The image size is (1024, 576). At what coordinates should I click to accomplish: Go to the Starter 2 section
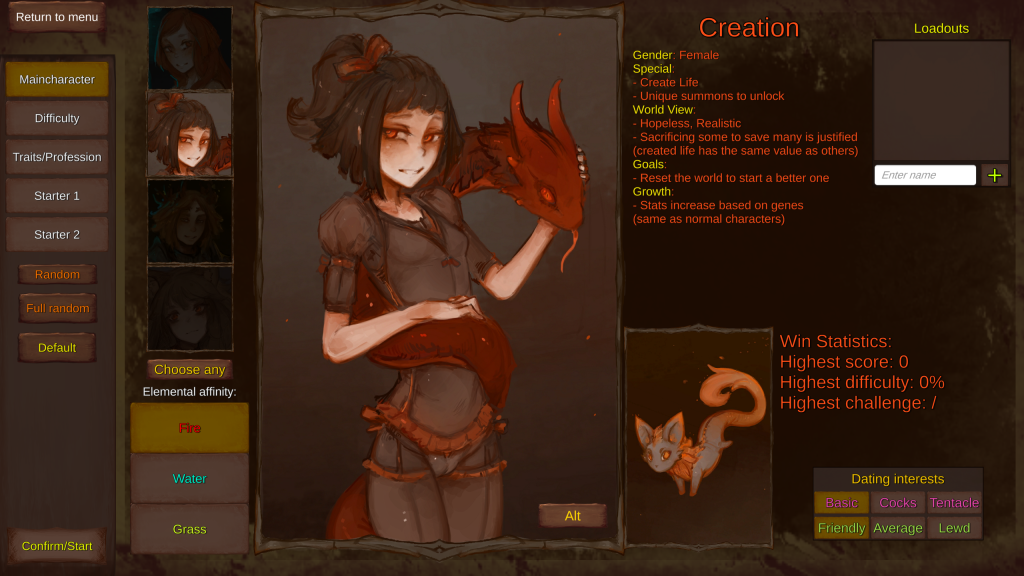(57, 235)
